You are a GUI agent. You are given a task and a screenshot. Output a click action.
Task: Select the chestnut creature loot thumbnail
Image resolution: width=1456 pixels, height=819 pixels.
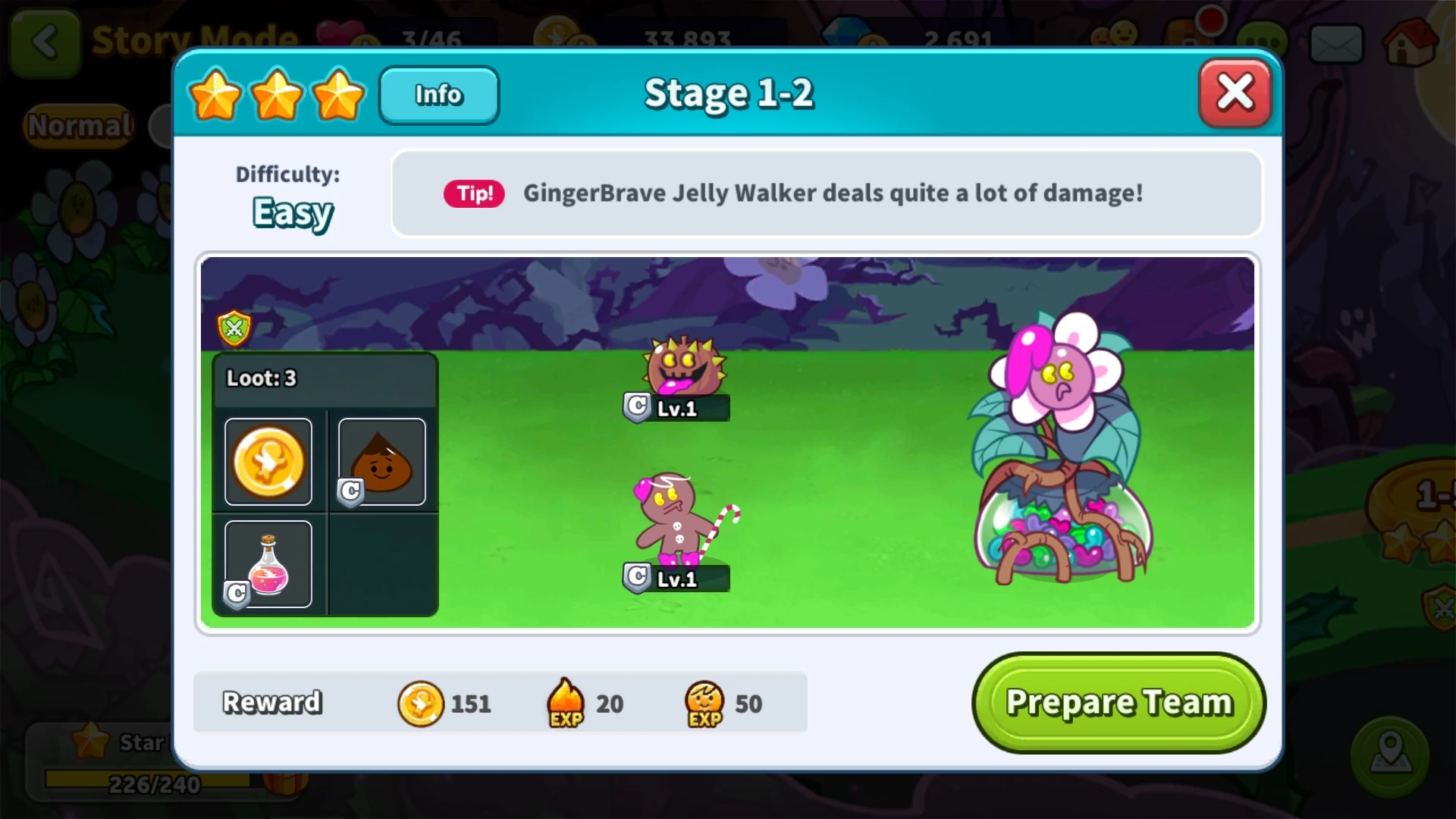[382, 461]
